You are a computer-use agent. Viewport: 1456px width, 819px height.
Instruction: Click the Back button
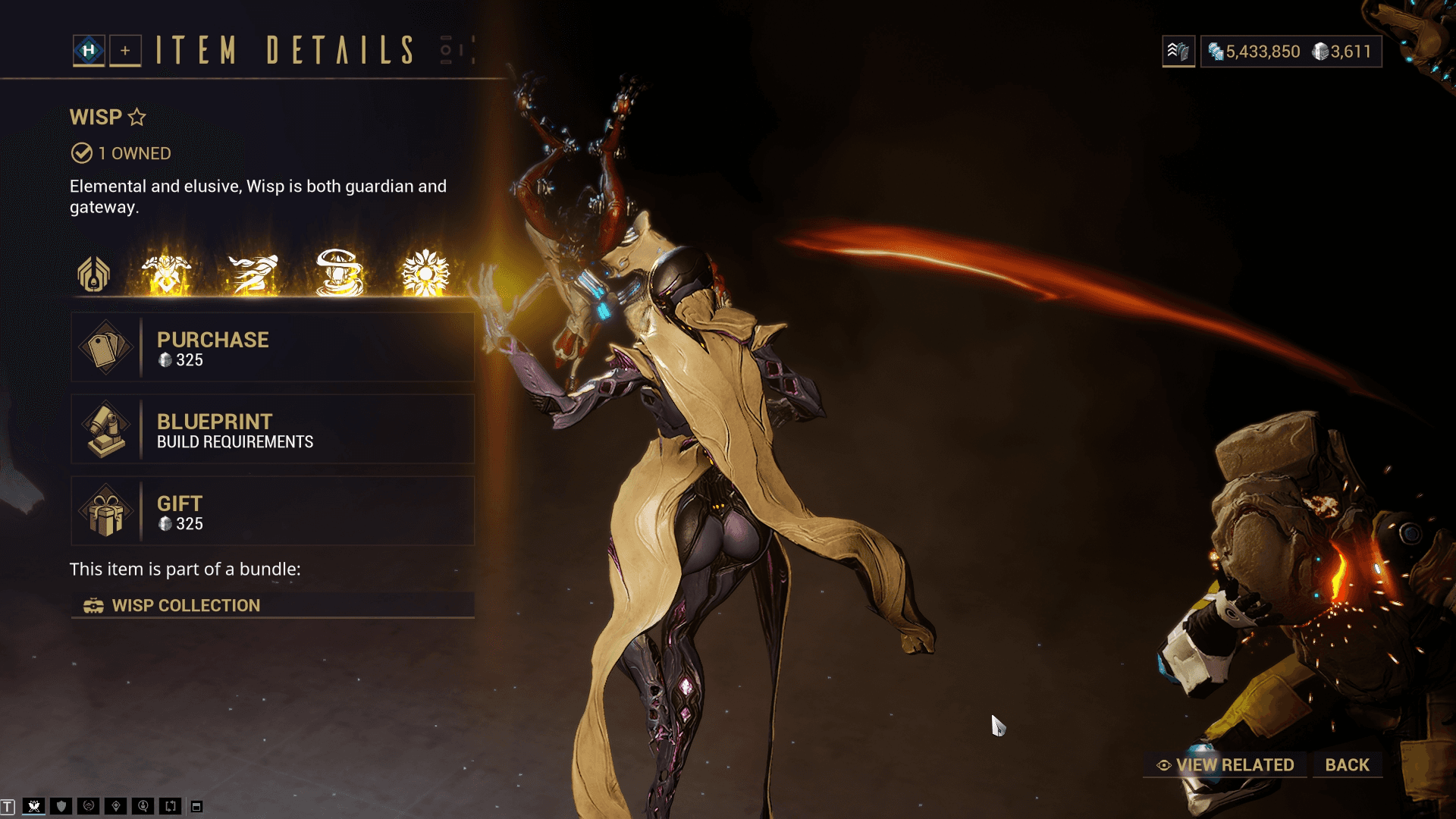[x=1347, y=765]
